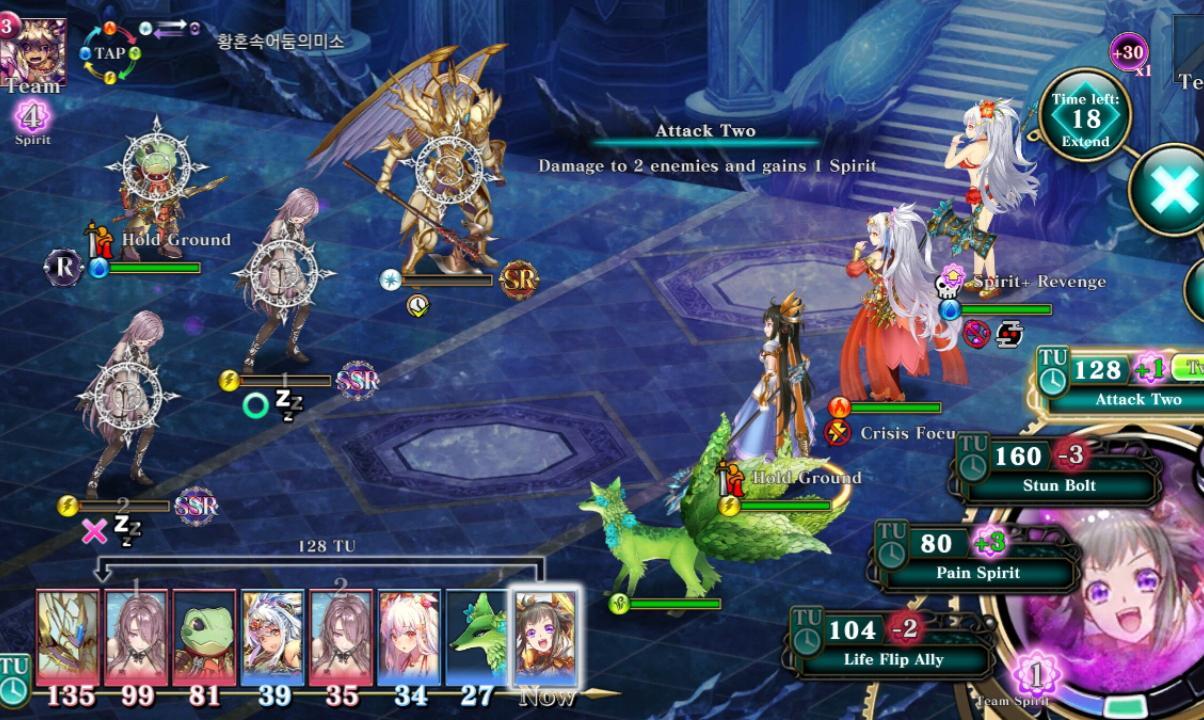Use the Pain Spirit skill

tap(978, 557)
